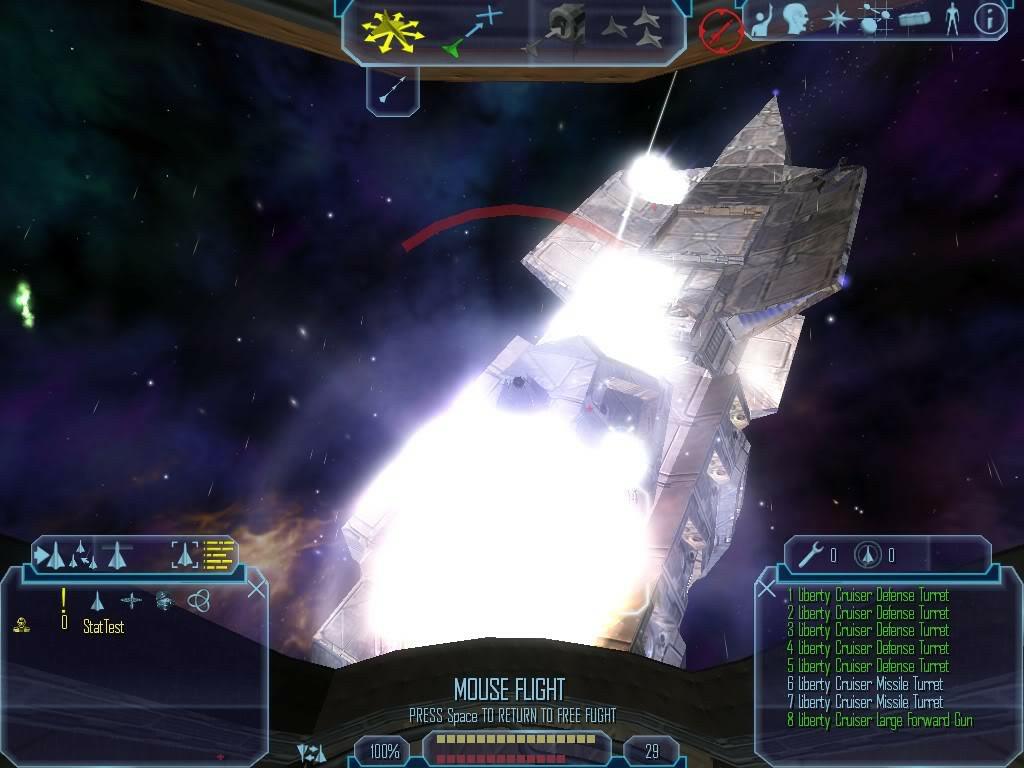This screenshot has height=768, width=1024.
Task: Use the wrench repair icon
Action: coord(809,554)
